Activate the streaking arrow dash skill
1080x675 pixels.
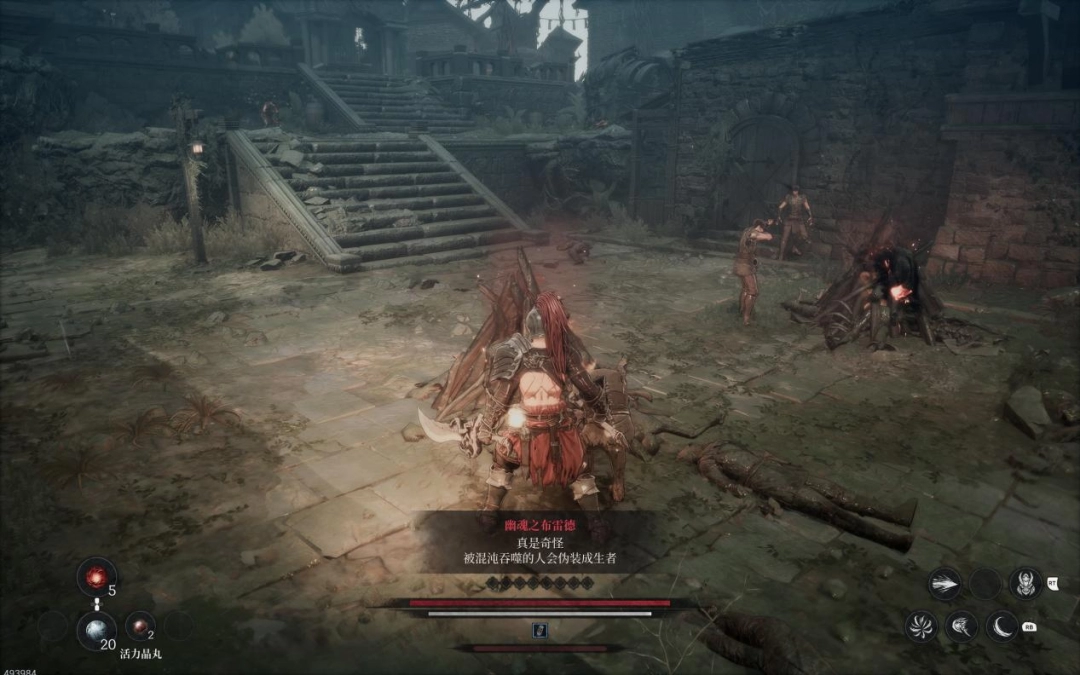coord(944,584)
